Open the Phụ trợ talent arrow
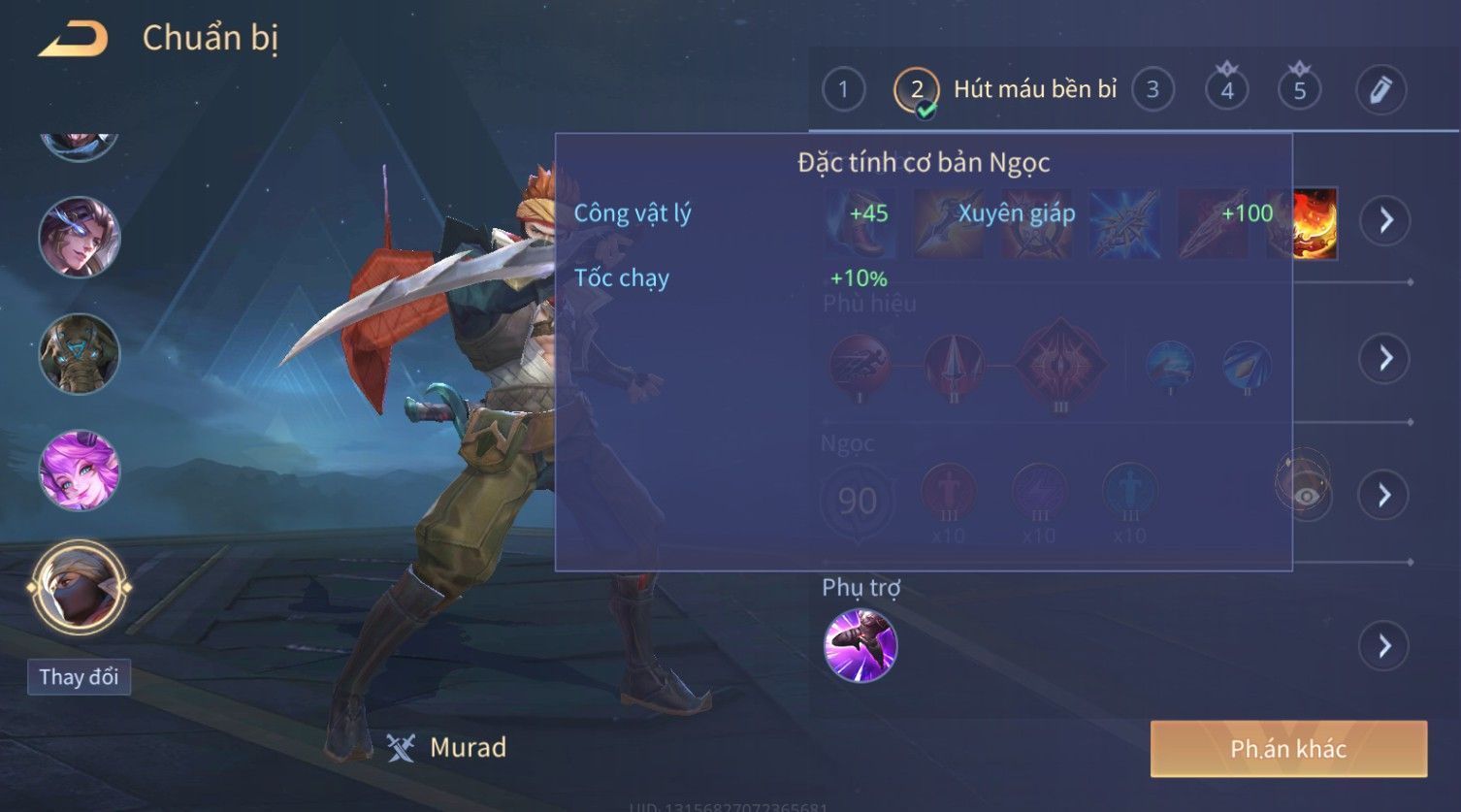 point(1384,646)
